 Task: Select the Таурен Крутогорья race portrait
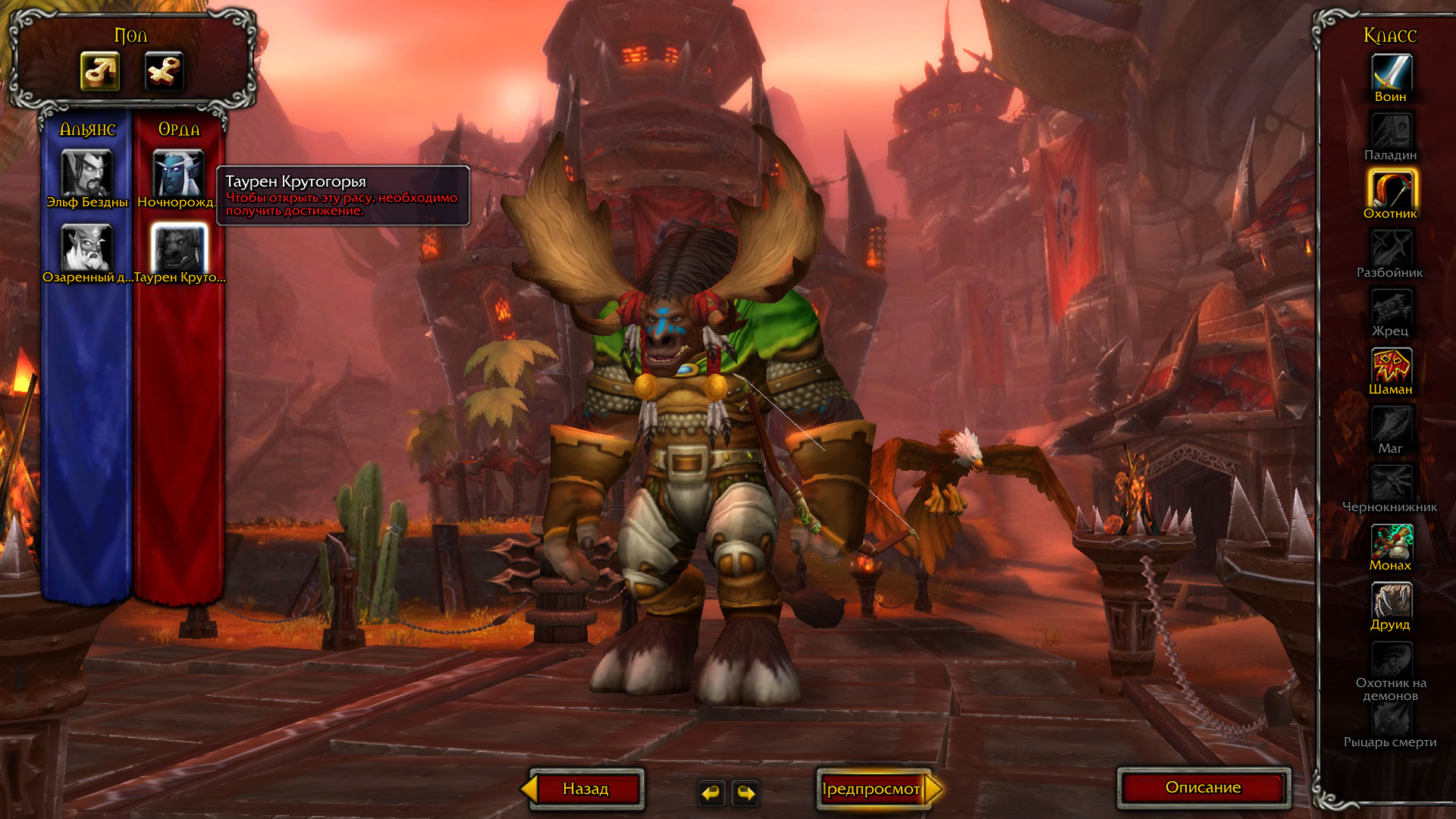coord(179,247)
